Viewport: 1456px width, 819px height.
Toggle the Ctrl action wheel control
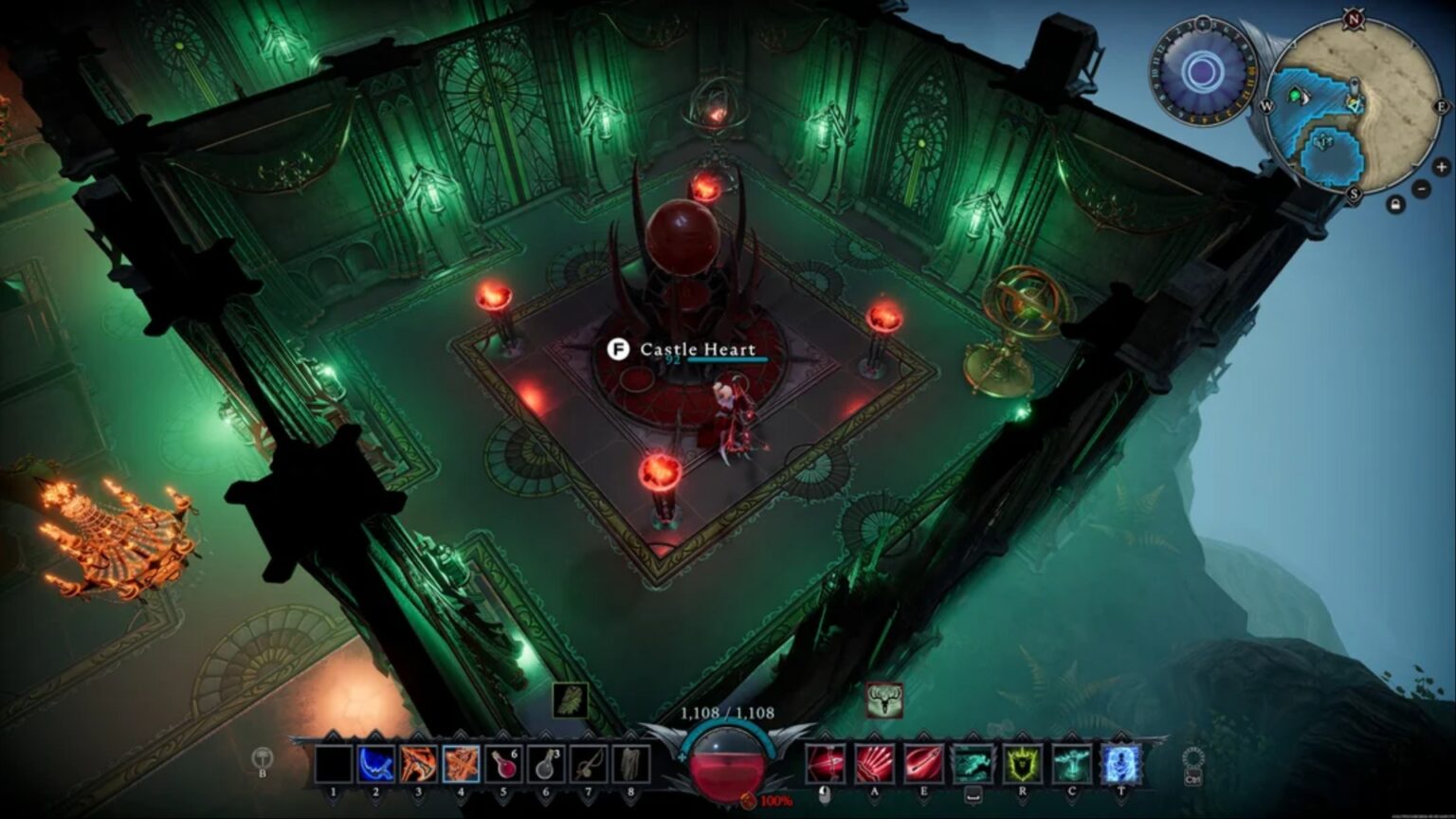[1192, 763]
